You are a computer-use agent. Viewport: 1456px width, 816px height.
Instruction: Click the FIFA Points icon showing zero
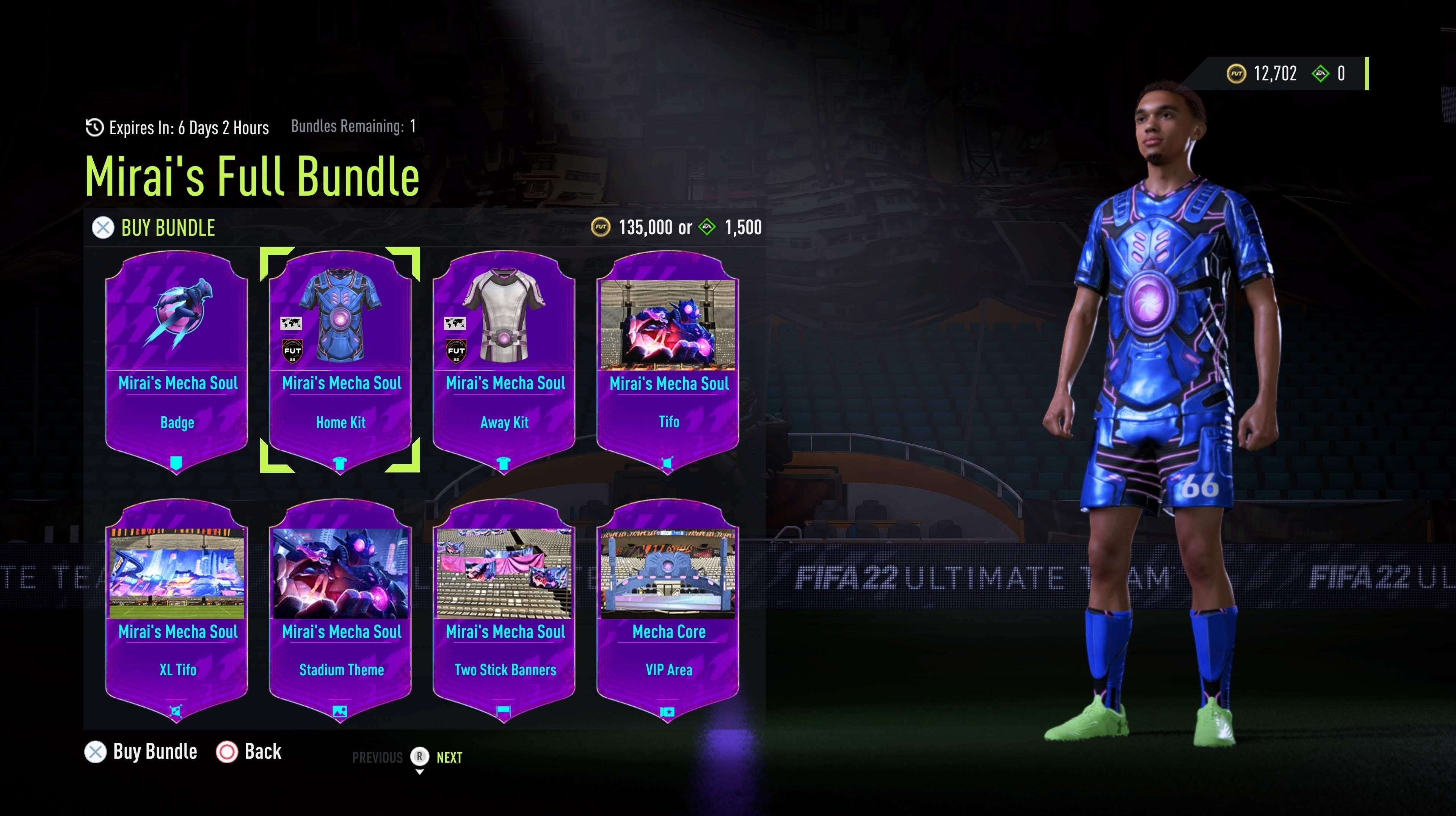click(x=1321, y=72)
